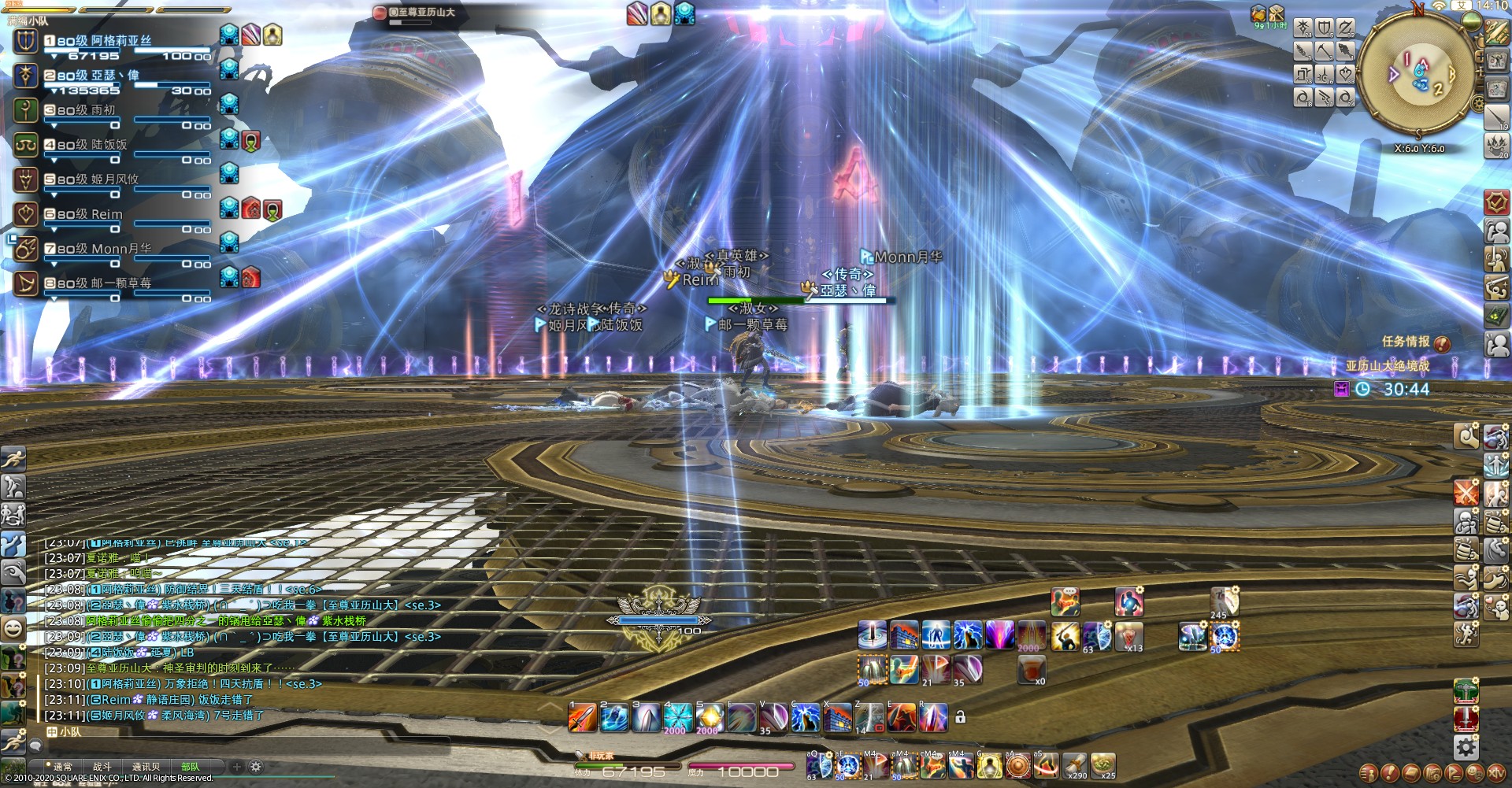Use the castle wall ability in slot X

coord(837,718)
